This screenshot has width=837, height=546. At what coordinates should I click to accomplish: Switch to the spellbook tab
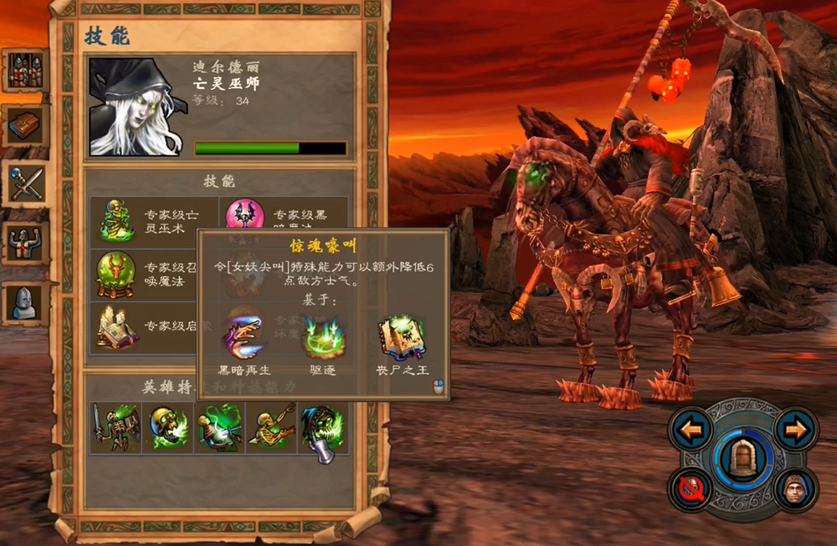(x=24, y=126)
